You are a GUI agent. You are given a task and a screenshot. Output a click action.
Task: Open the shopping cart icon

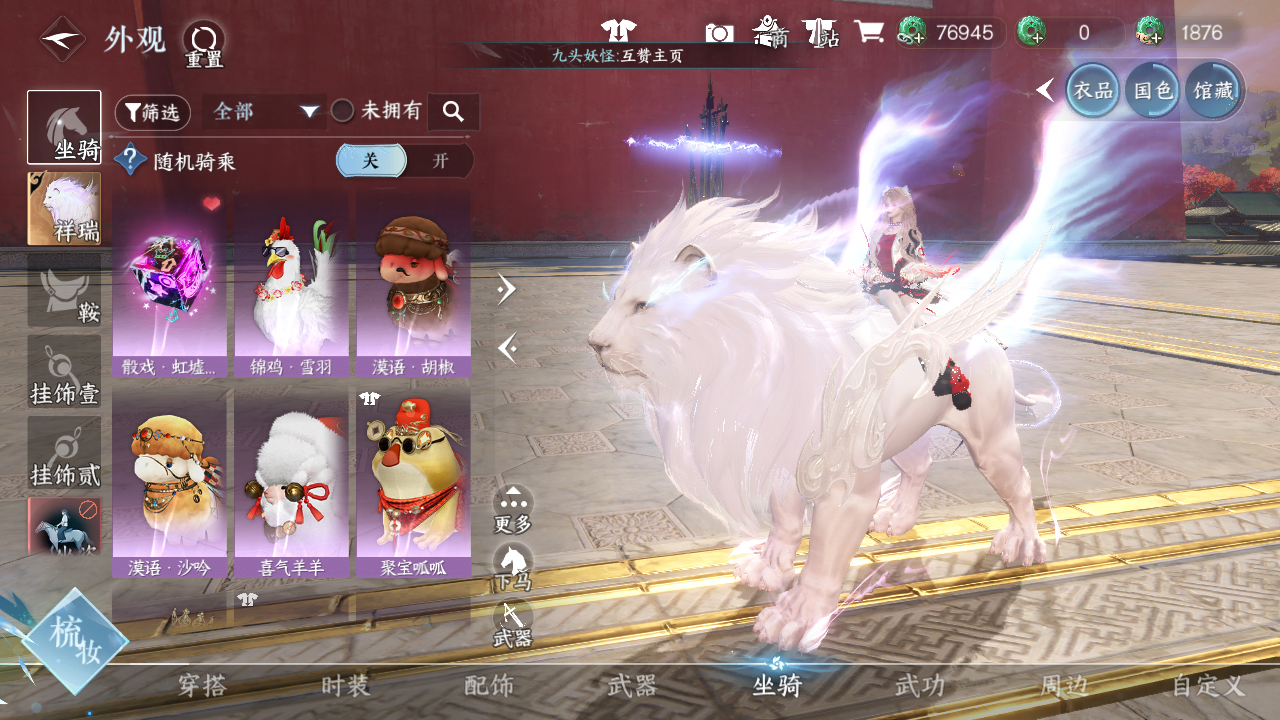point(868,32)
